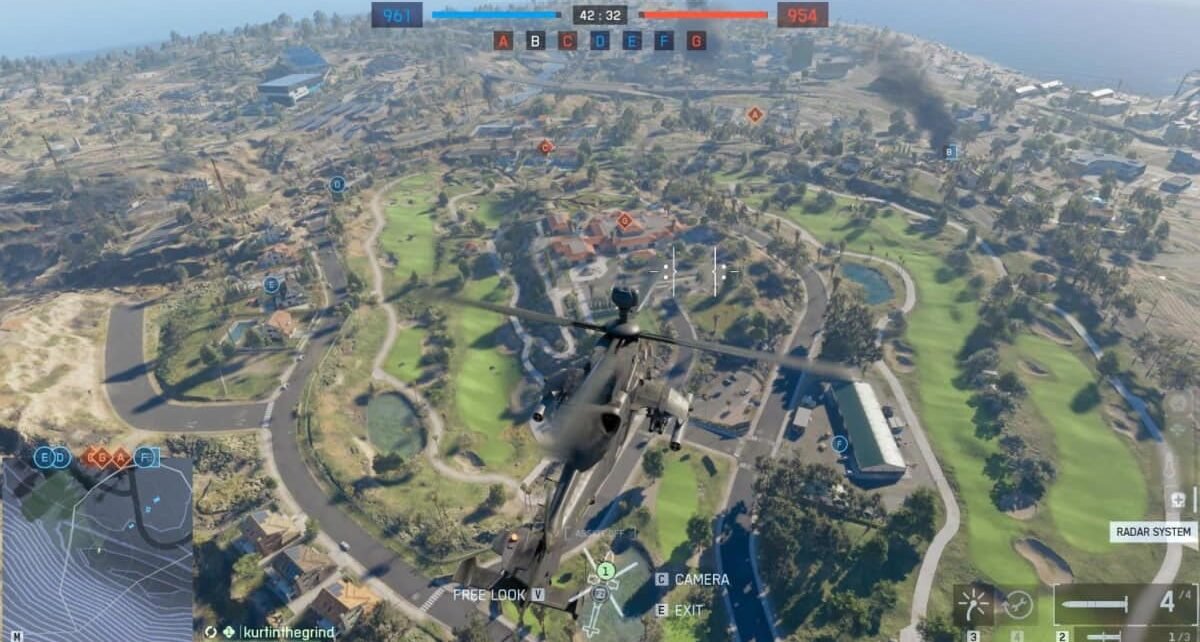Open the topographic minimap
The image size is (1200, 642).
(96, 550)
